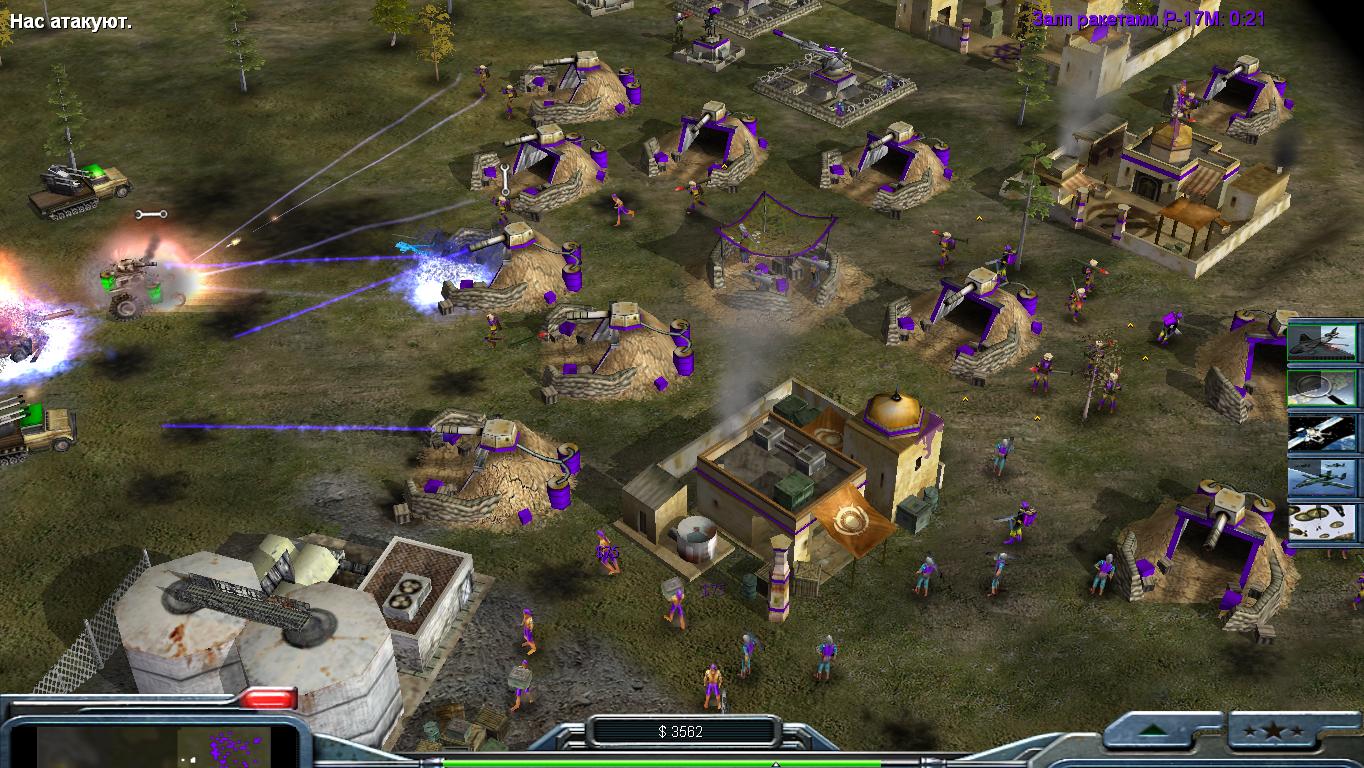Trigger the spy satellite power icon
This screenshot has width=1364, height=768.
1325,432
